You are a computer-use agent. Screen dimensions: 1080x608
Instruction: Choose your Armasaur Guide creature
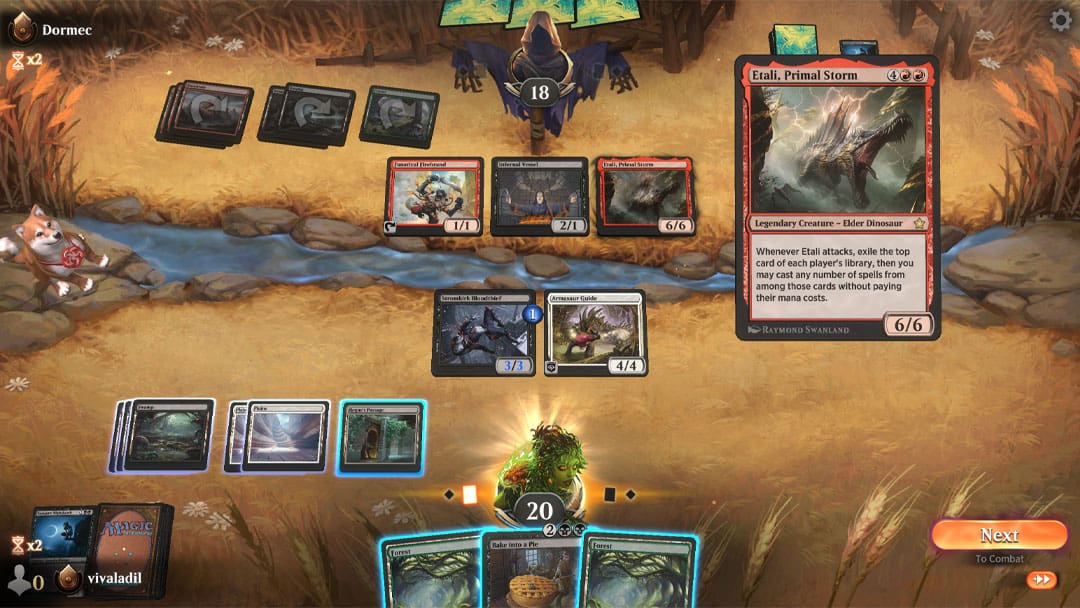pyautogui.click(x=595, y=333)
